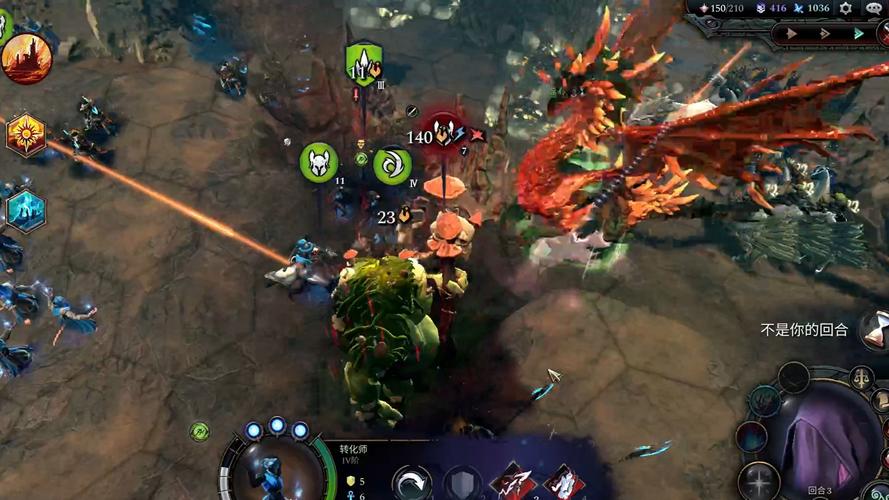Select the green shield unit with 11
Viewport: 889px width, 500px height.
[364, 65]
